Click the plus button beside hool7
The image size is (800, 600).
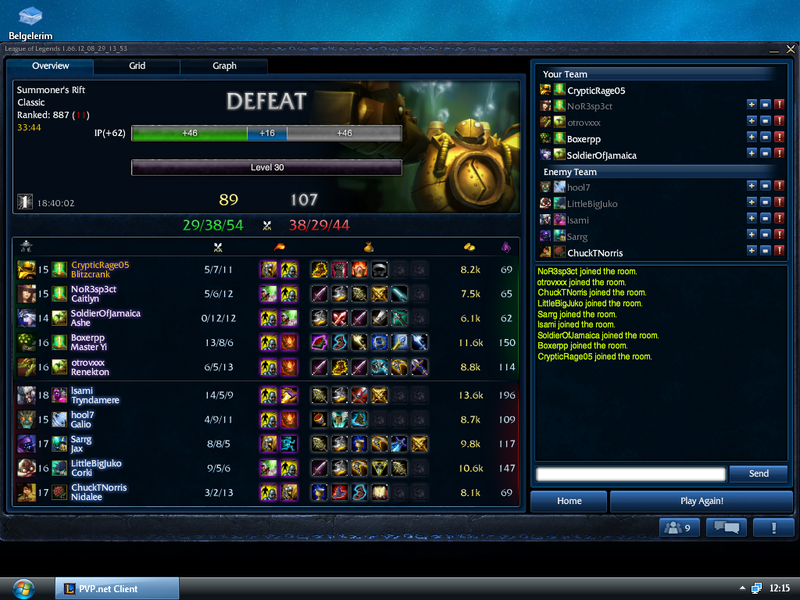[x=752, y=187]
